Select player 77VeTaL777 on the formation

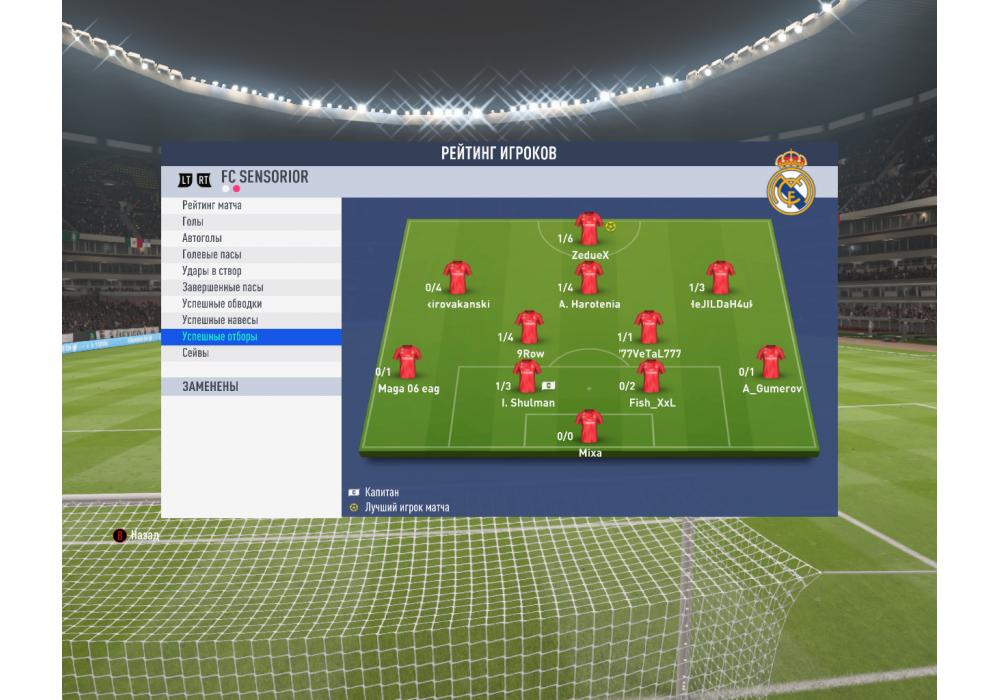(x=649, y=327)
